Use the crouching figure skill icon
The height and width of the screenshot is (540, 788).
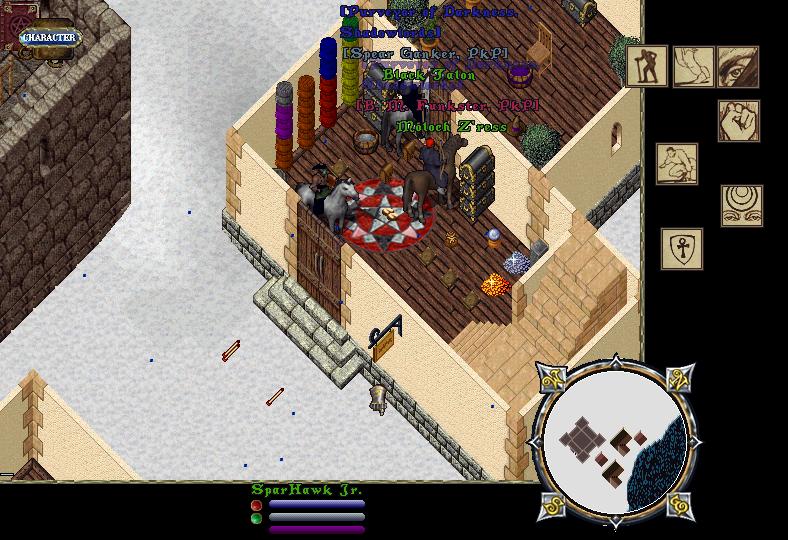click(677, 164)
